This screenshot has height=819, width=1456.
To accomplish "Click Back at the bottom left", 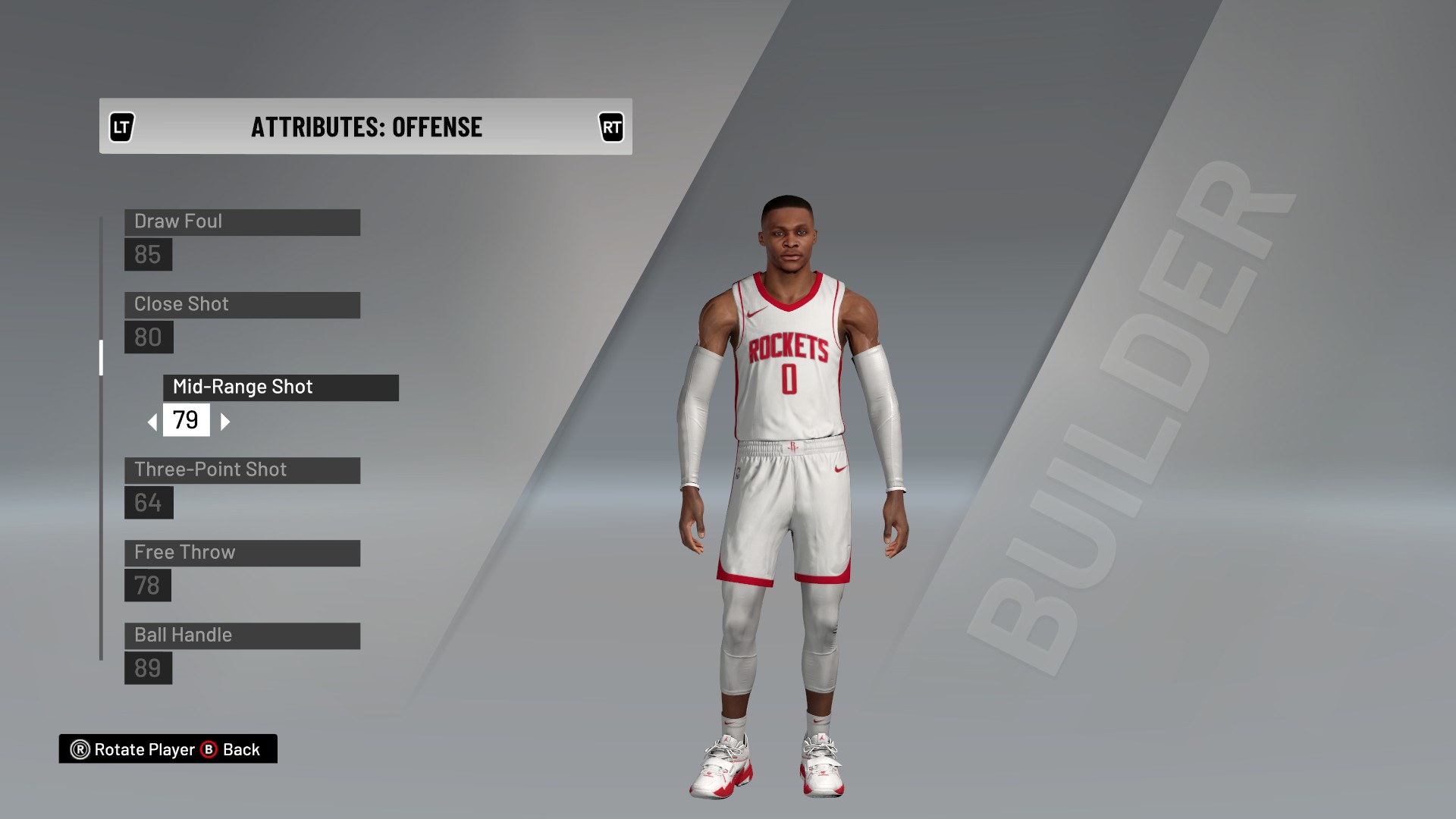I will 240,749.
